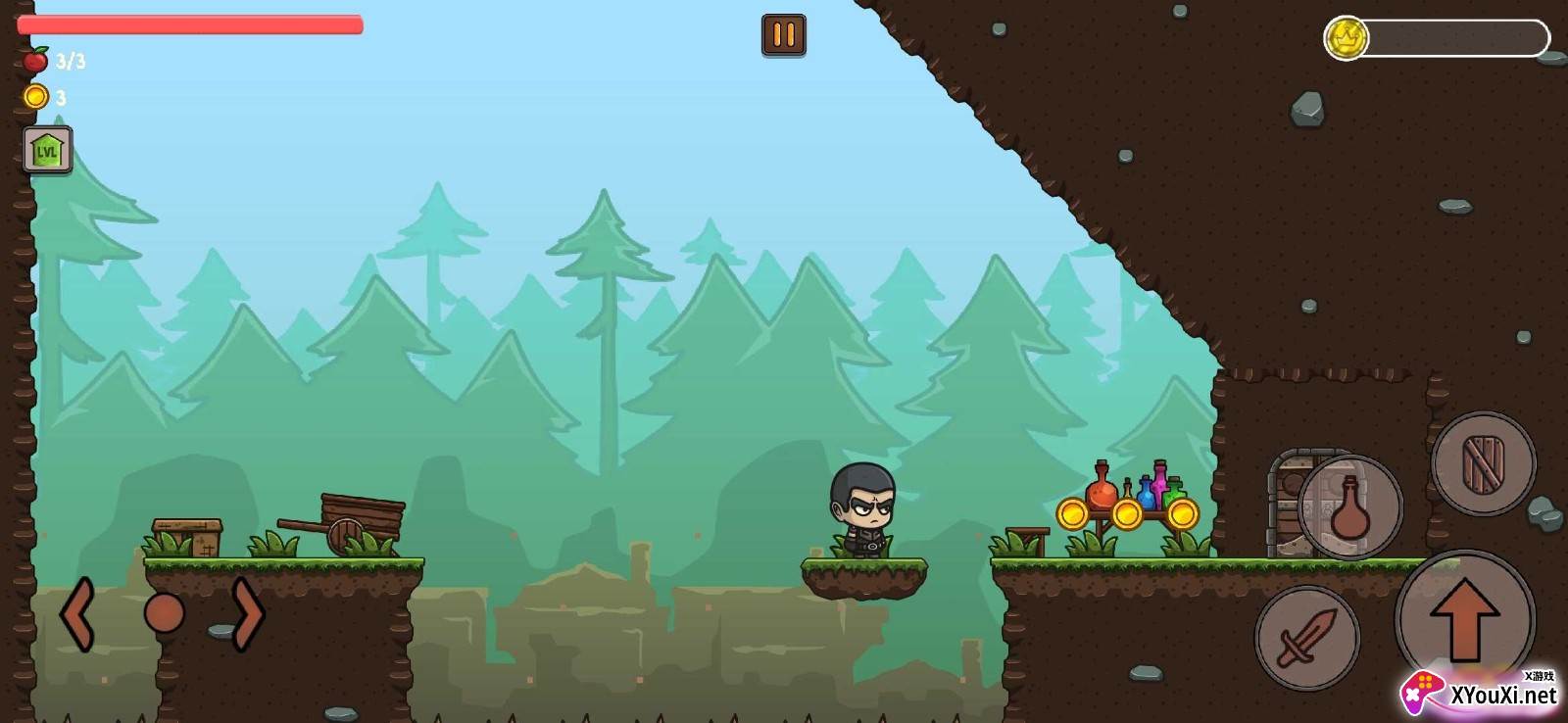Pause the game with the pause button
This screenshot has height=723, width=1568.
[x=783, y=35]
